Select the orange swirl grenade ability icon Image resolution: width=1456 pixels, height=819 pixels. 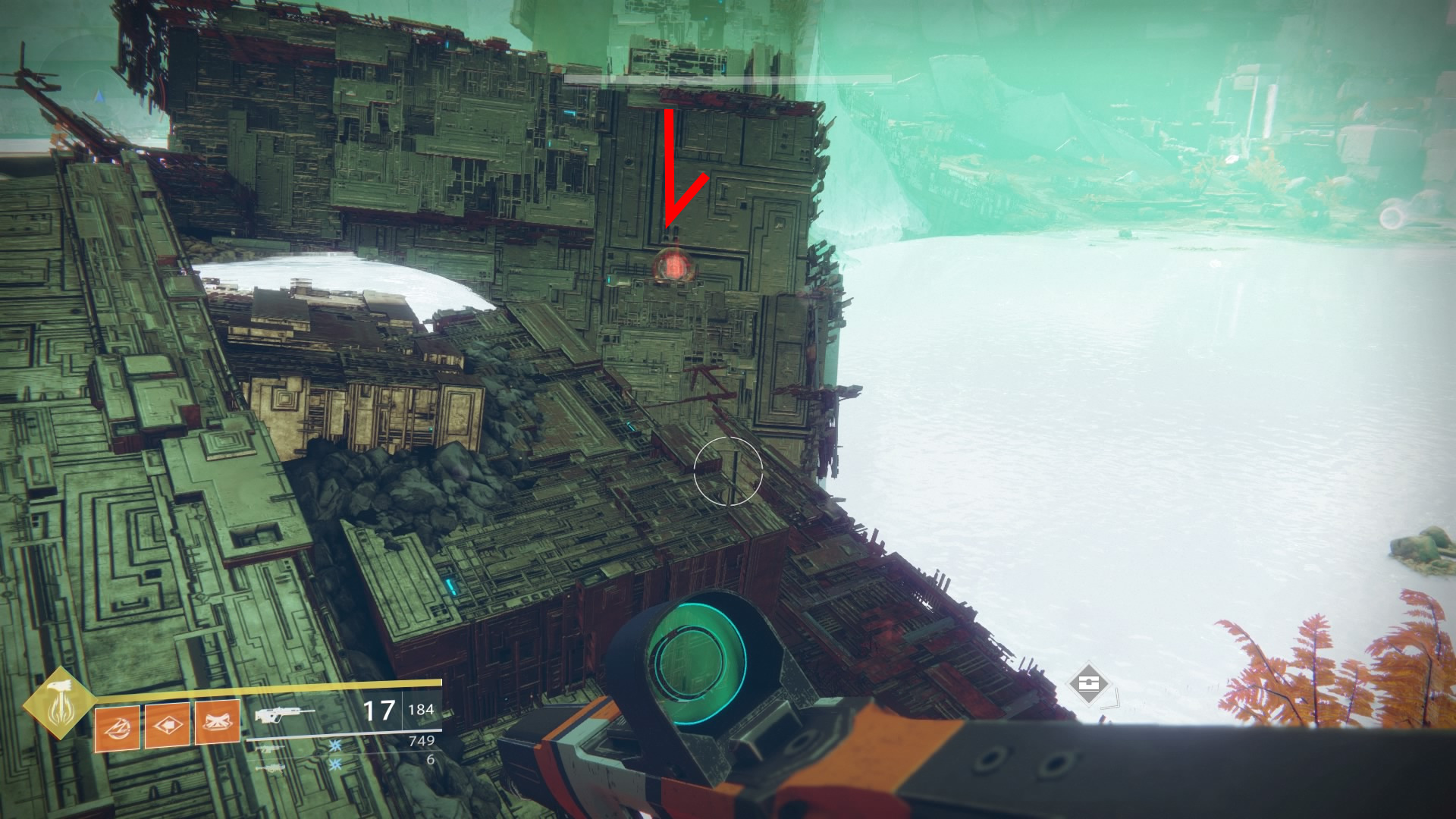[x=118, y=725]
